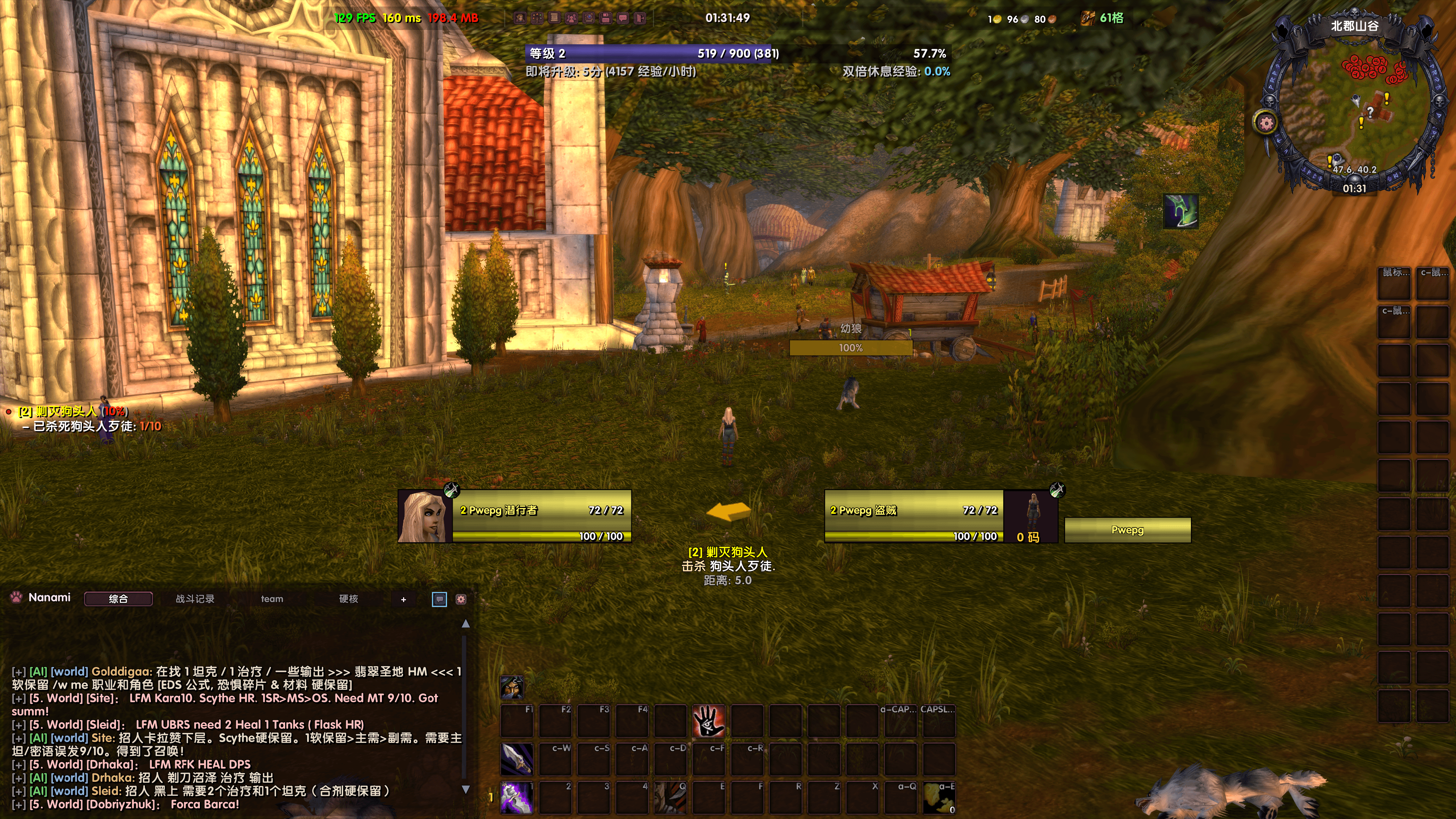Switch to the team chat tab

[x=272, y=599]
